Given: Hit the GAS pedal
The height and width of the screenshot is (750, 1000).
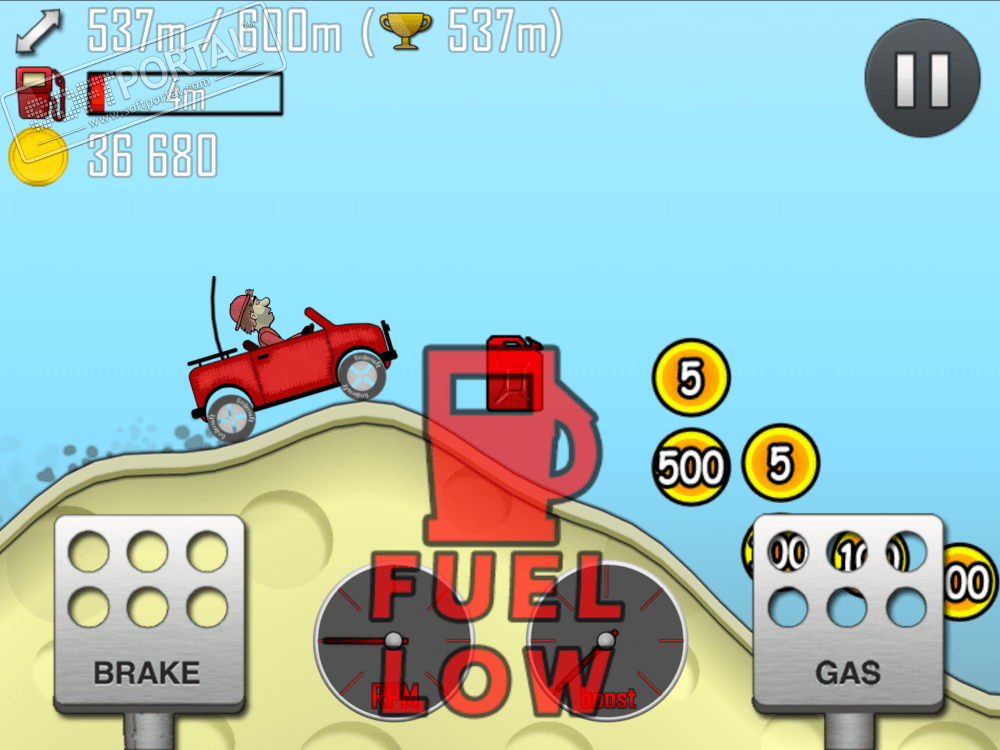Looking at the screenshot, I should click(848, 612).
